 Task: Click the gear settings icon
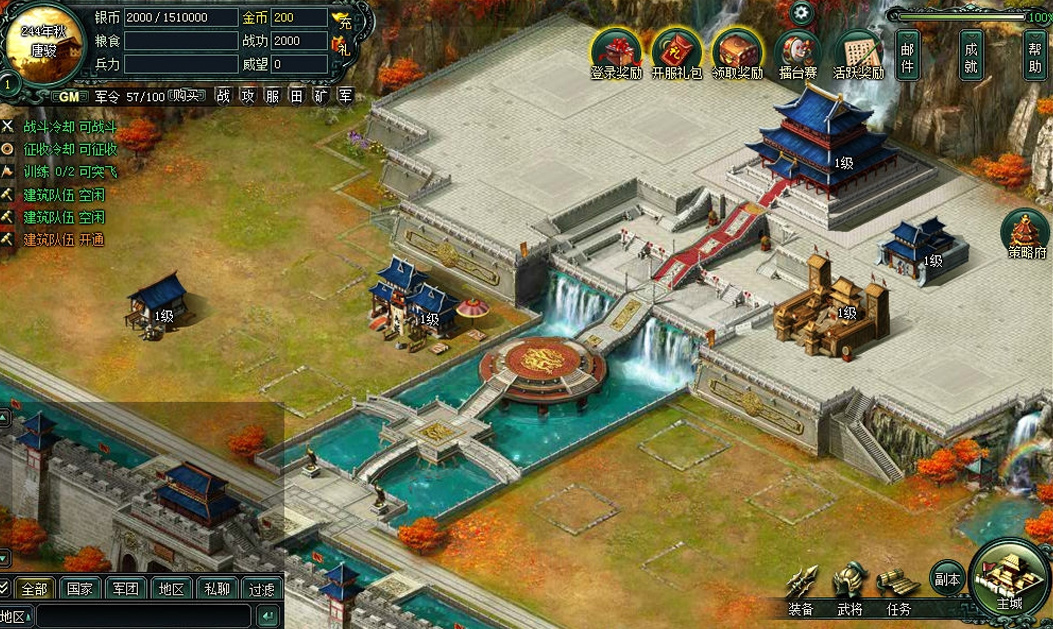[x=801, y=14]
